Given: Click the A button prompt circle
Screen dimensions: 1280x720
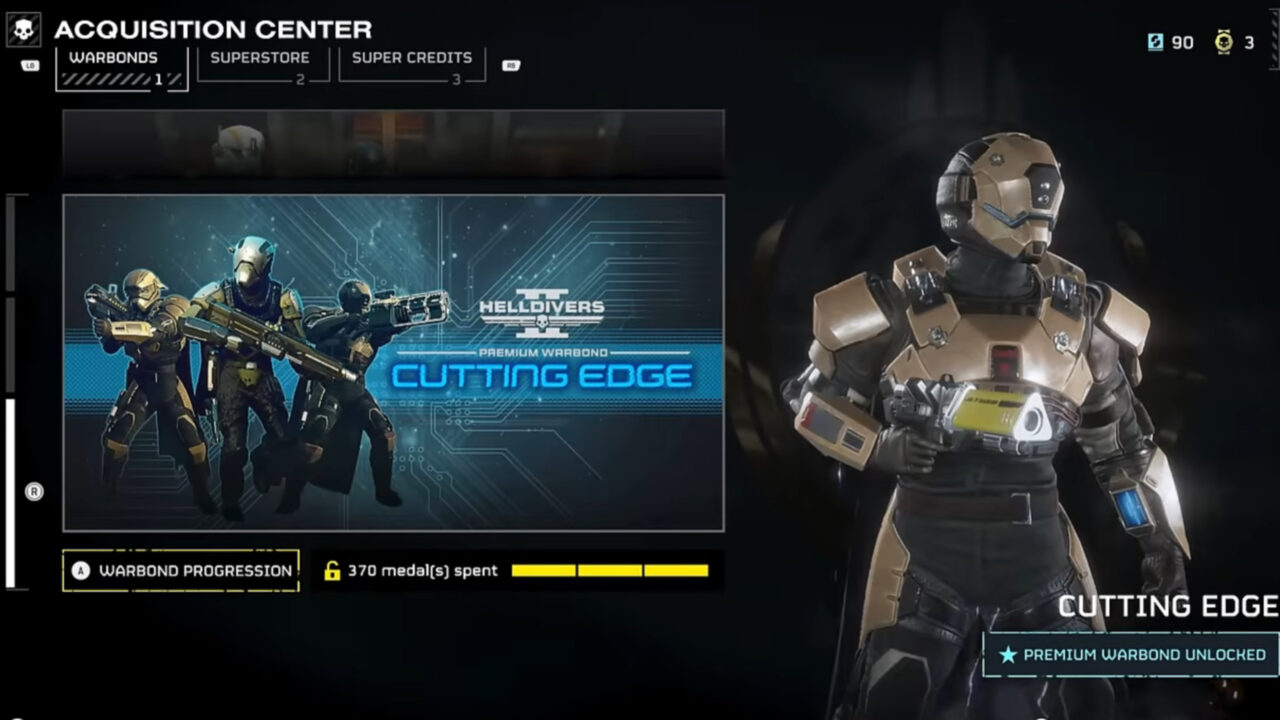Looking at the screenshot, I should 80,570.
